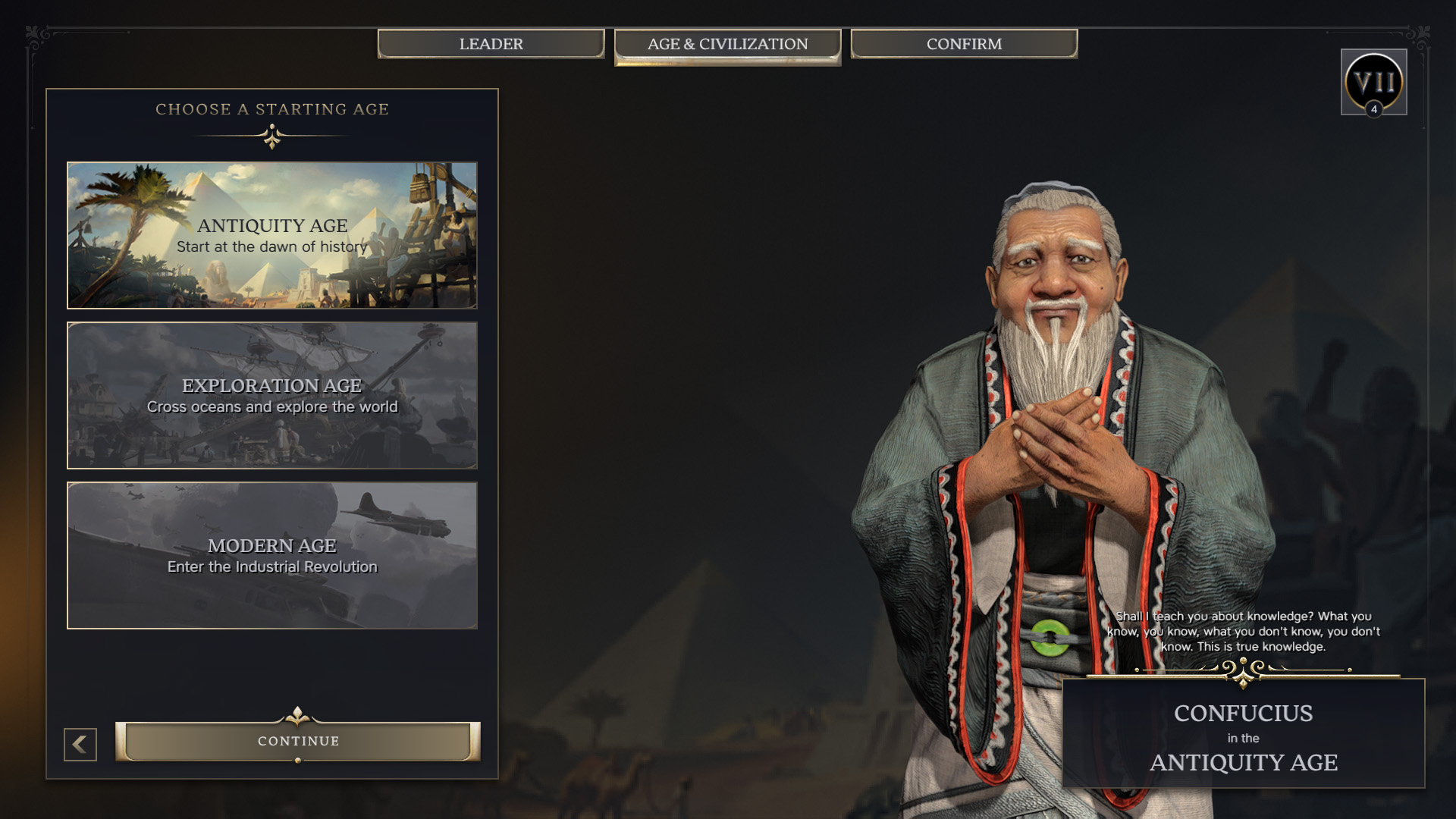Open the Age & Civilization tab
1456x819 pixels.
coord(727,45)
